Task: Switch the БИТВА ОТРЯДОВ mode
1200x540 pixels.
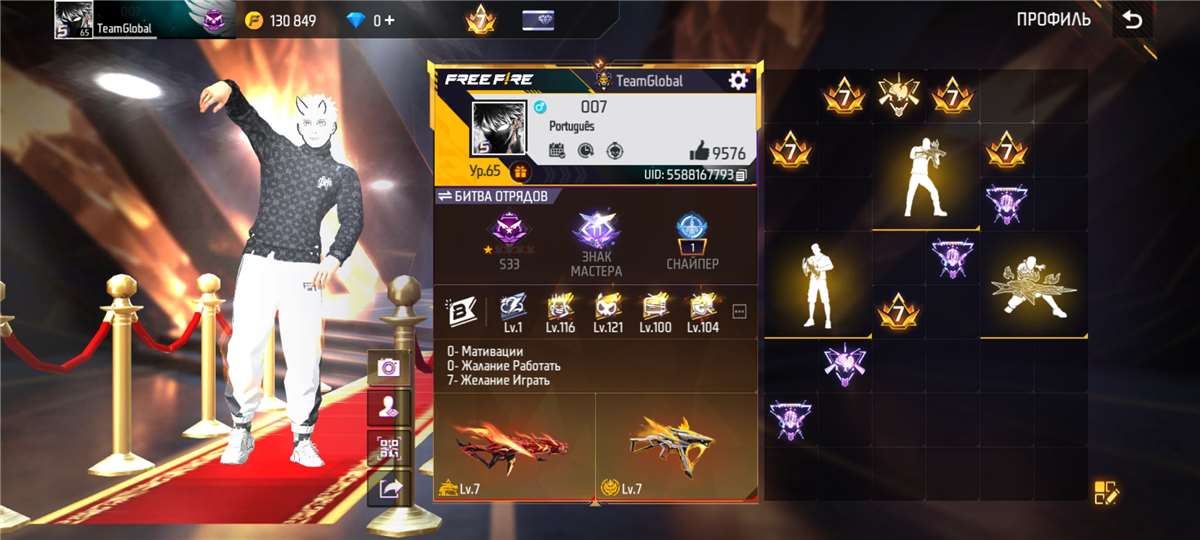Action: (x=445, y=196)
